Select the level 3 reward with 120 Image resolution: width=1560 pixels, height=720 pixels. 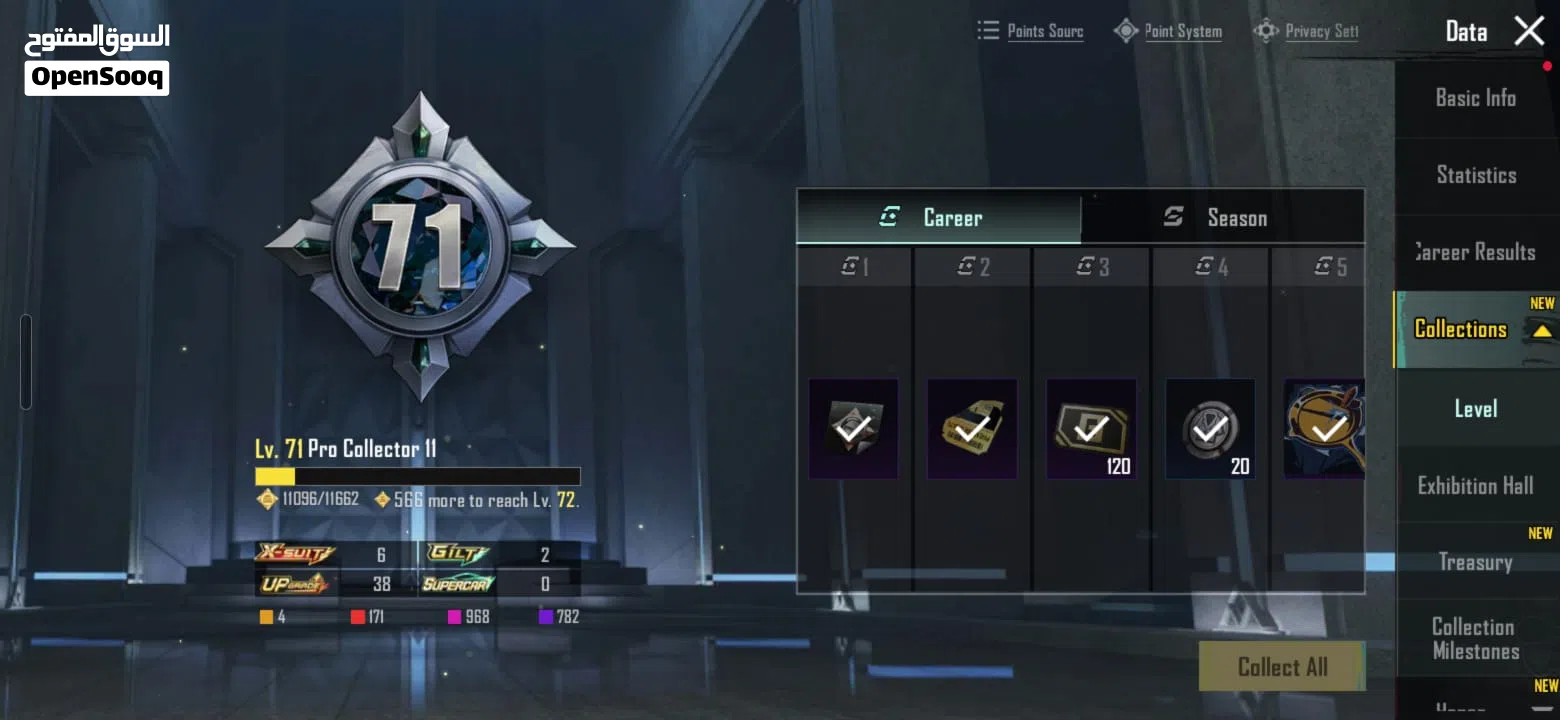tap(1091, 429)
